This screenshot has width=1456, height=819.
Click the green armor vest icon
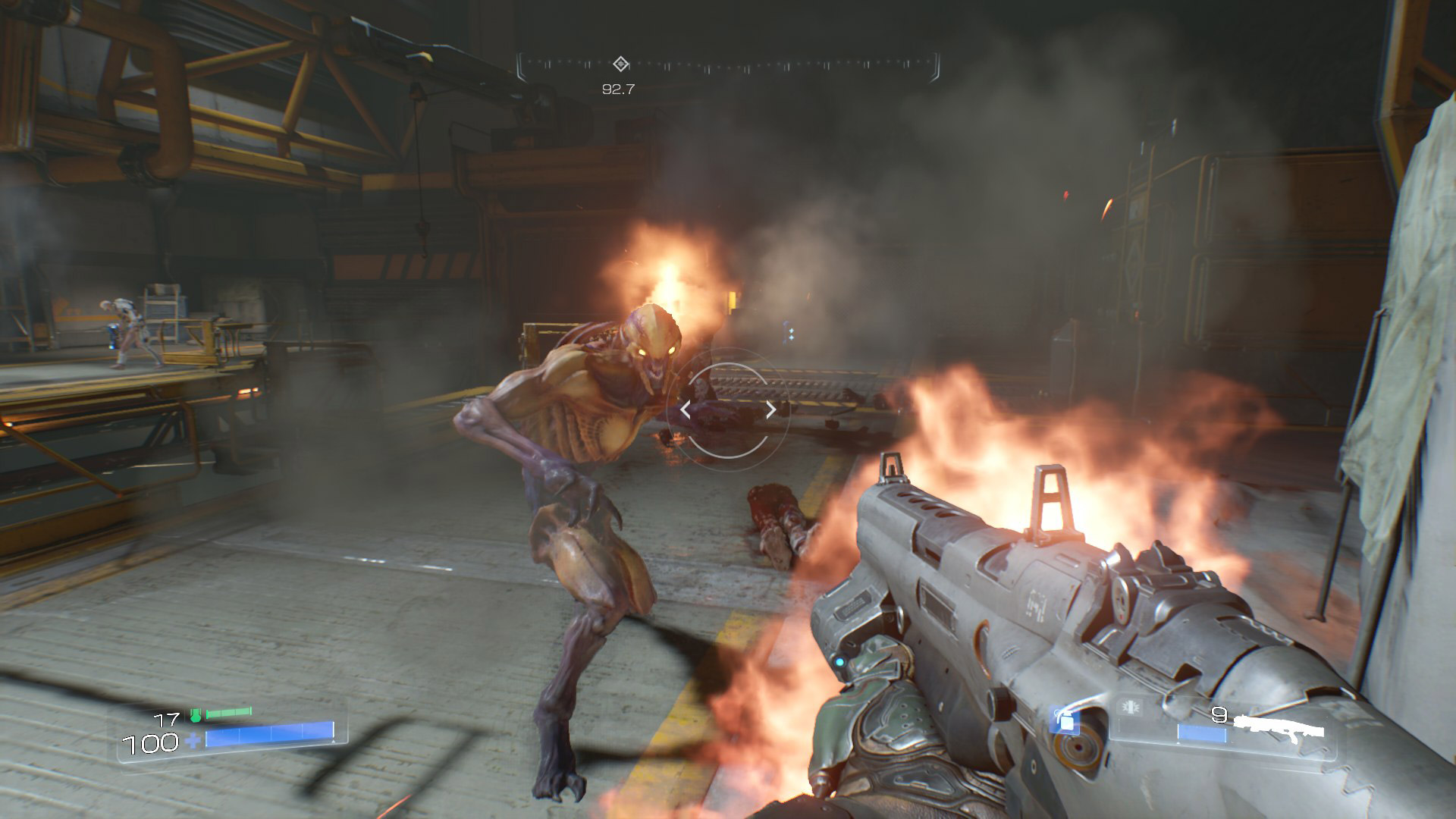(x=196, y=714)
